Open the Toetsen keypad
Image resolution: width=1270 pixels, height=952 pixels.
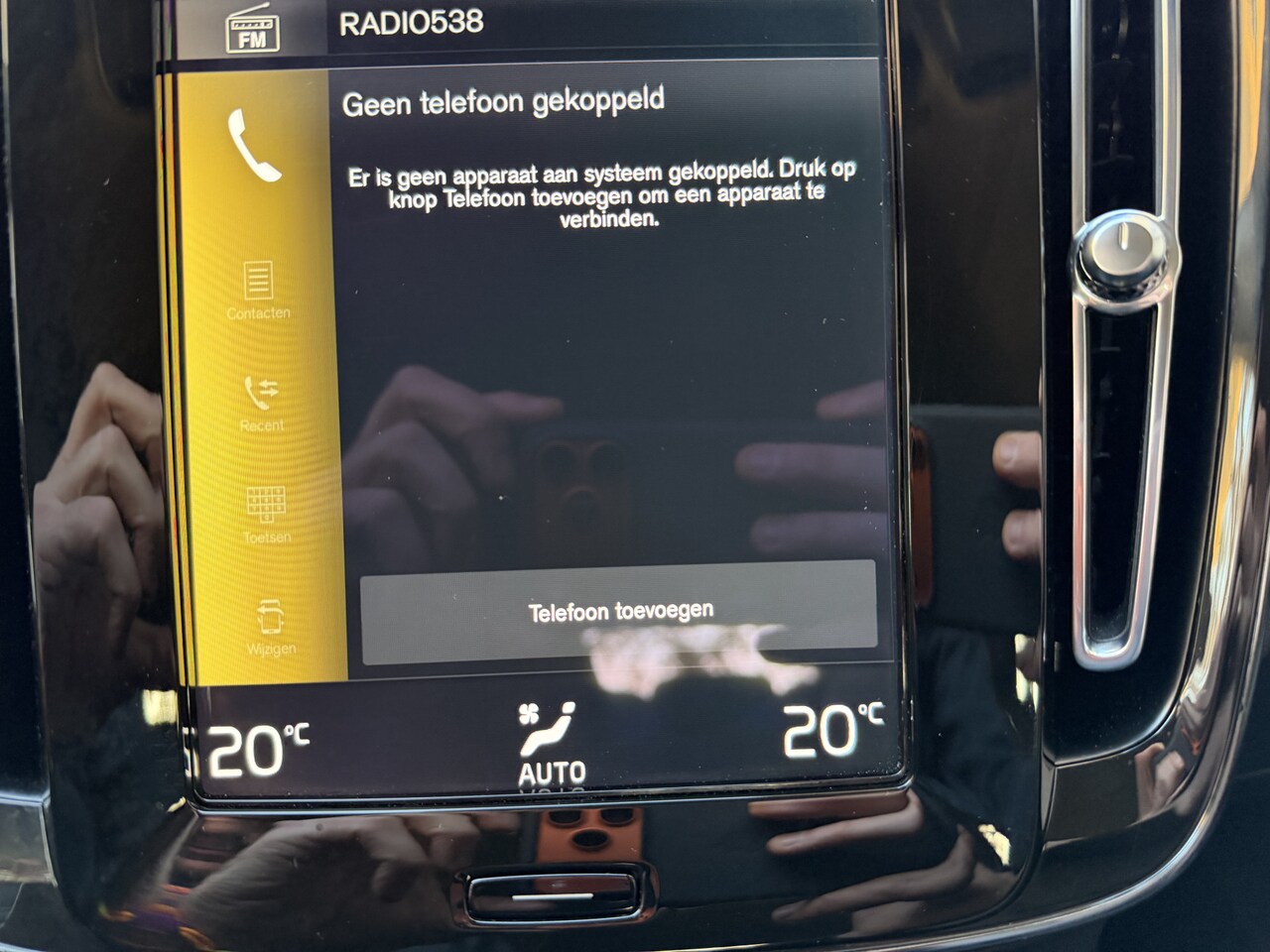(x=266, y=516)
